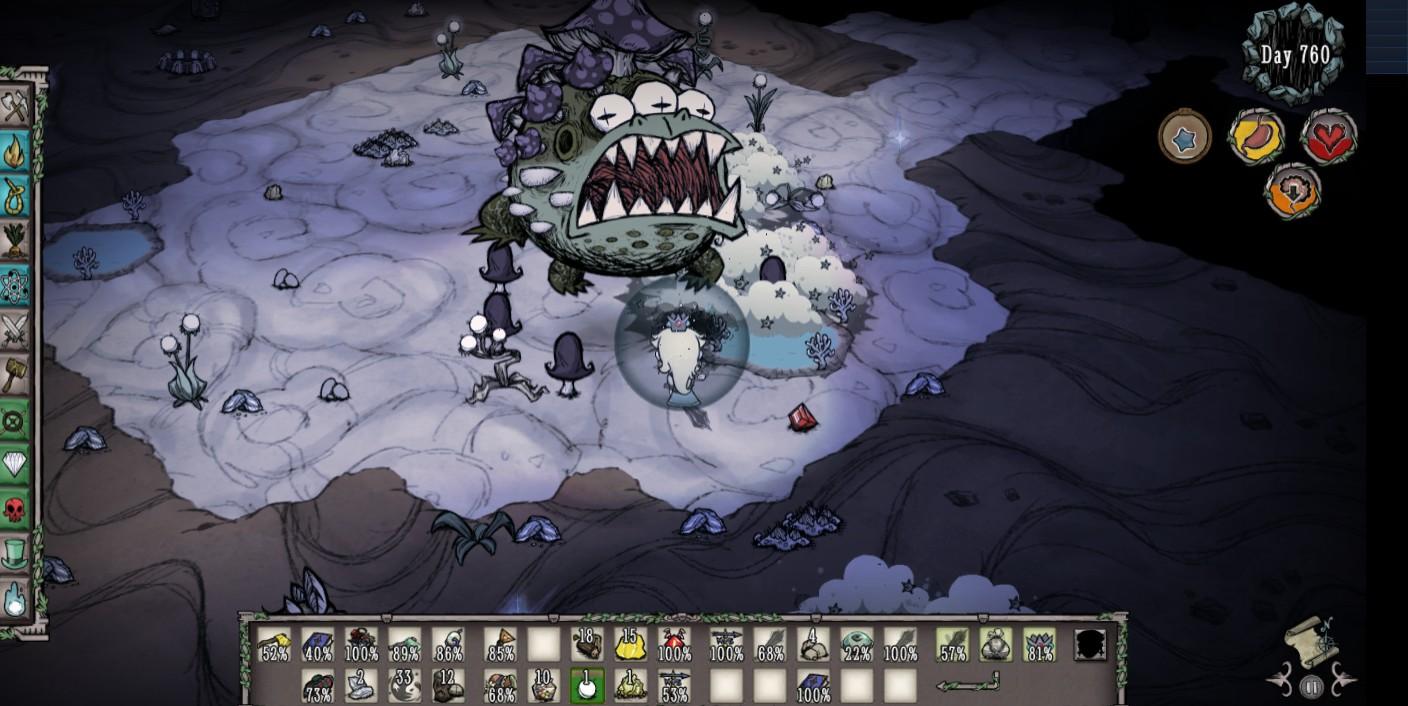The height and width of the screenshot is (706, 1408).
Task: Open the Tools crafting tab
Action: pos(15,108)
